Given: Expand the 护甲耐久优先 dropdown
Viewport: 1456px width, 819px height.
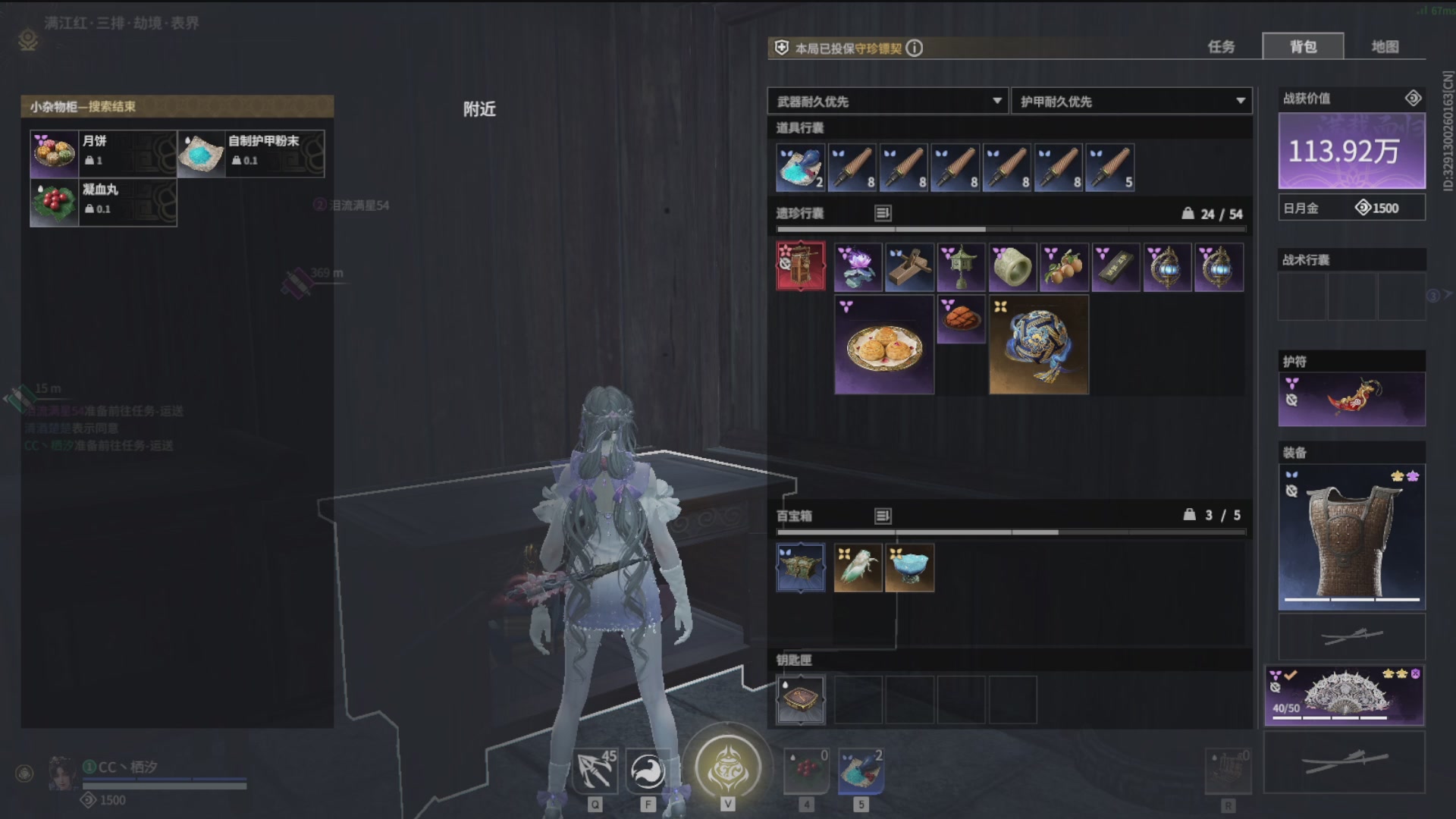Looking at the screenshot, I should tap(1131, 102).
